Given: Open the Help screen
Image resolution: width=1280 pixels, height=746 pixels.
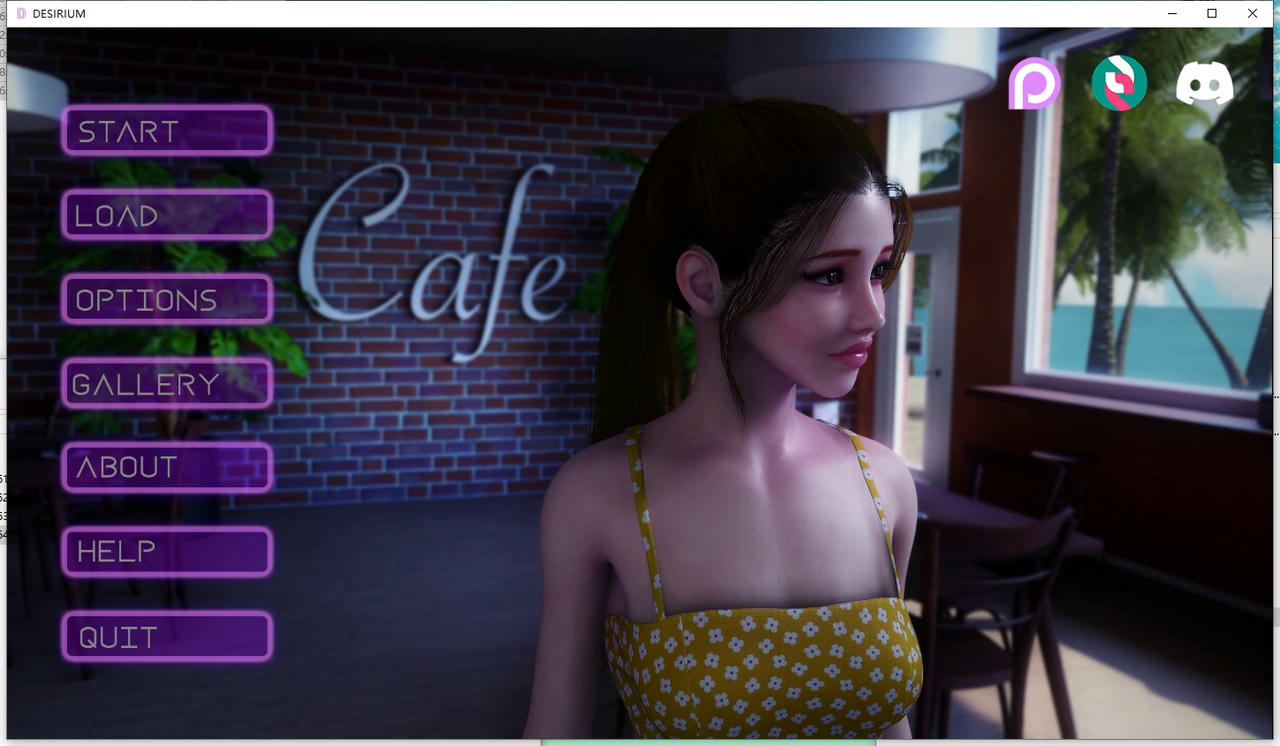Looking at the screenshot, I should (167, 551).
